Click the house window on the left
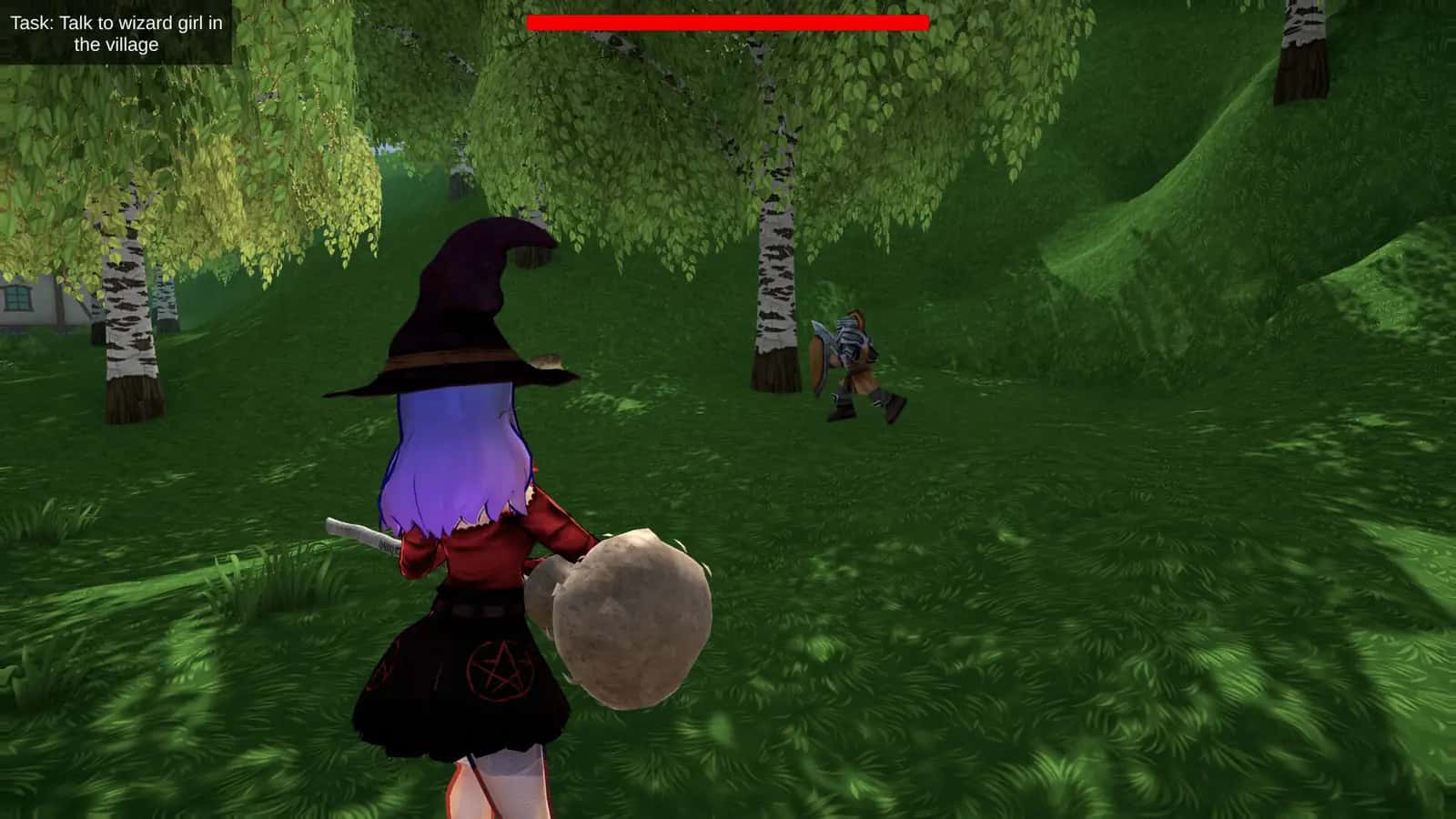This screenshot has width=1456, height=819. coord(16,297)
